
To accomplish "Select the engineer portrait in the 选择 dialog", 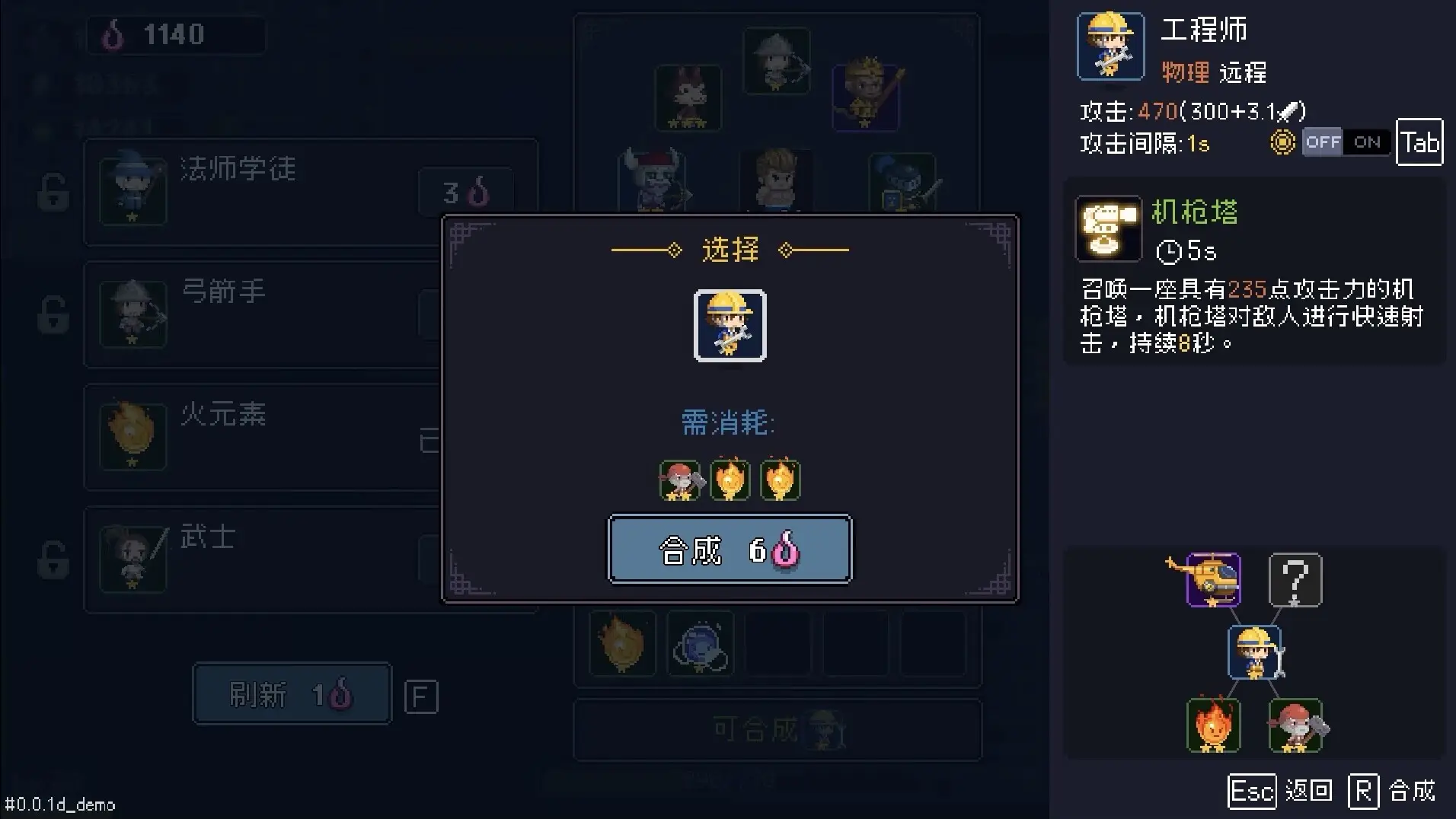I will coord(729,327).
